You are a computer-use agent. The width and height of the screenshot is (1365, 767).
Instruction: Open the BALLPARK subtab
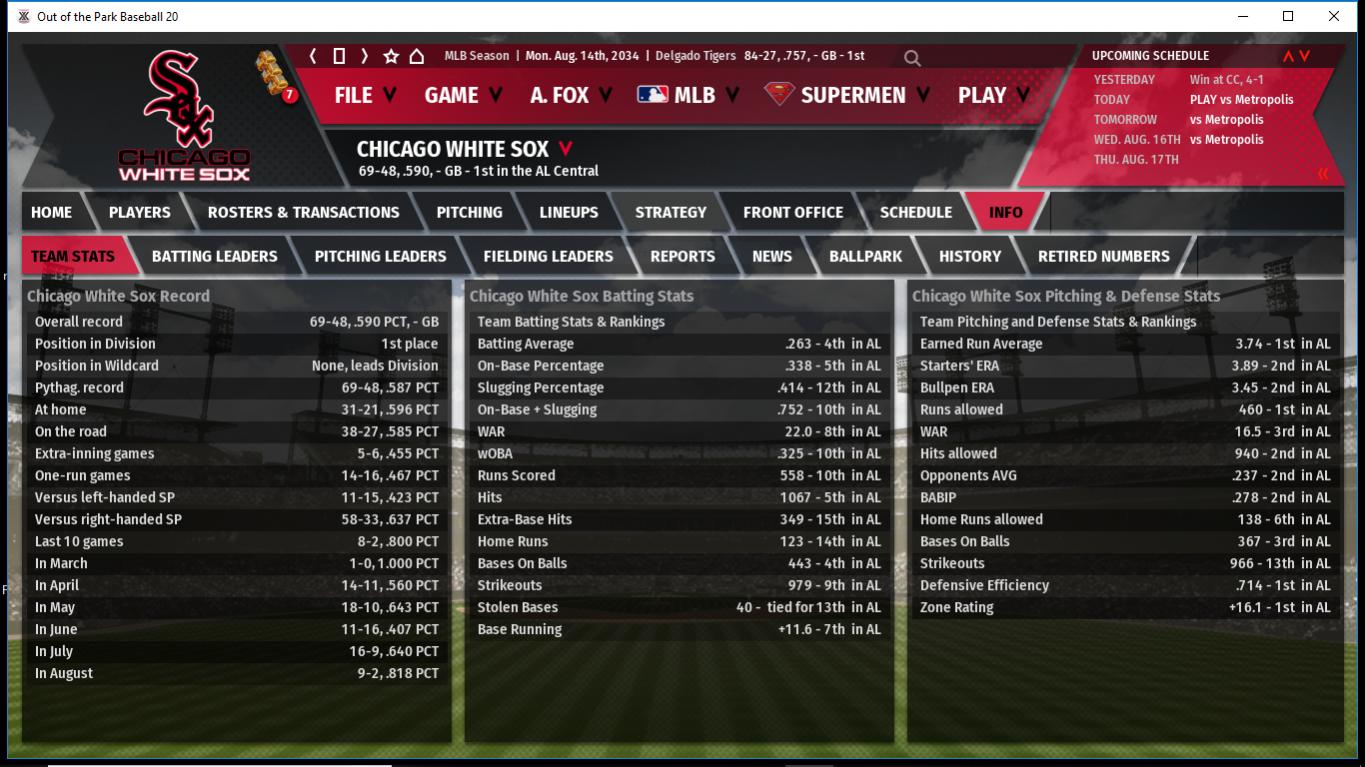click(865, 256)
